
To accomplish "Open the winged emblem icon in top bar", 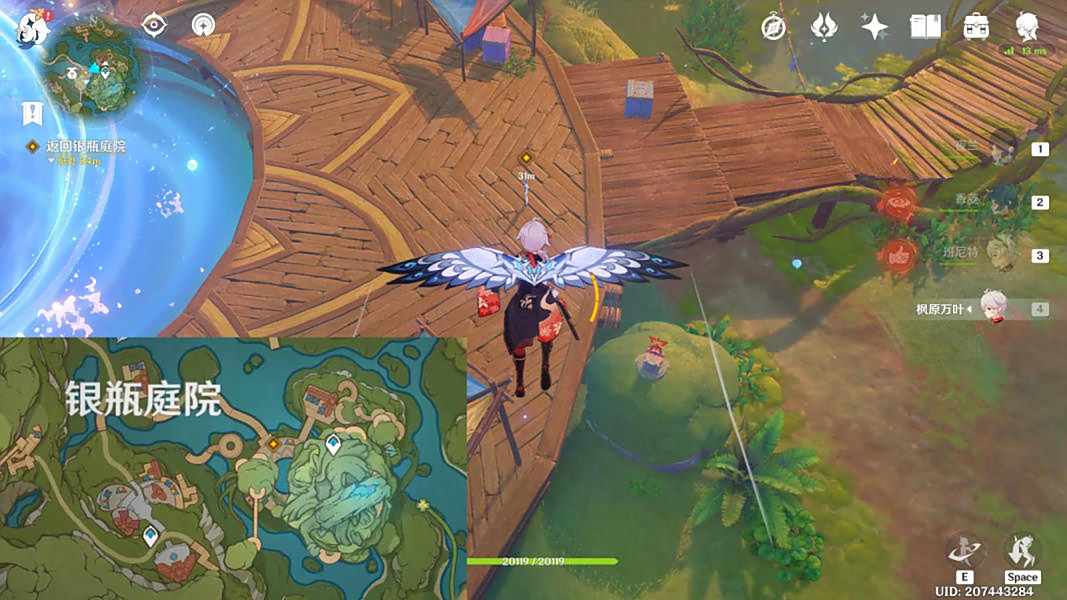I will (x=824, y=27).
